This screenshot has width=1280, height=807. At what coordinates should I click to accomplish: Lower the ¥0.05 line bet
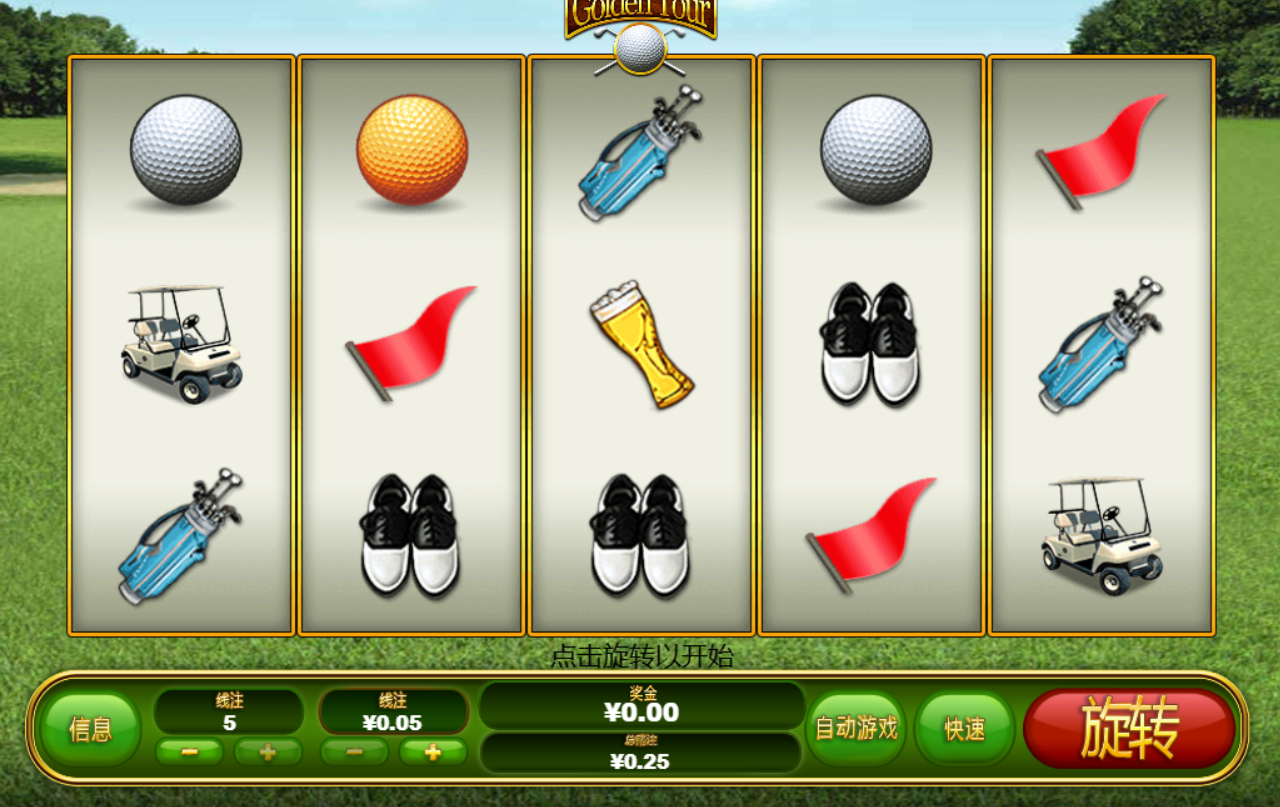354,752
